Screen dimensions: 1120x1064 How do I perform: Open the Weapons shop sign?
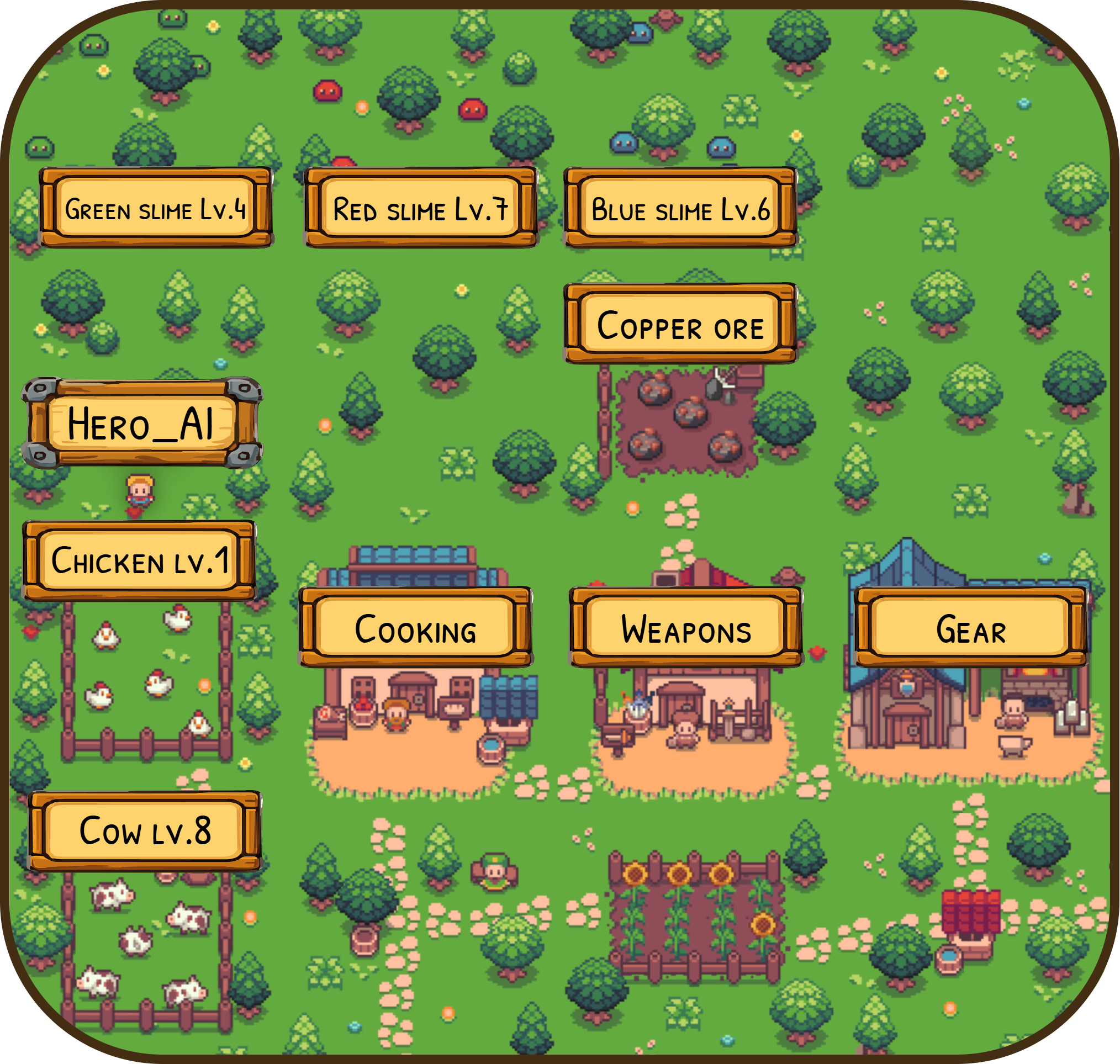pos(686,627)
